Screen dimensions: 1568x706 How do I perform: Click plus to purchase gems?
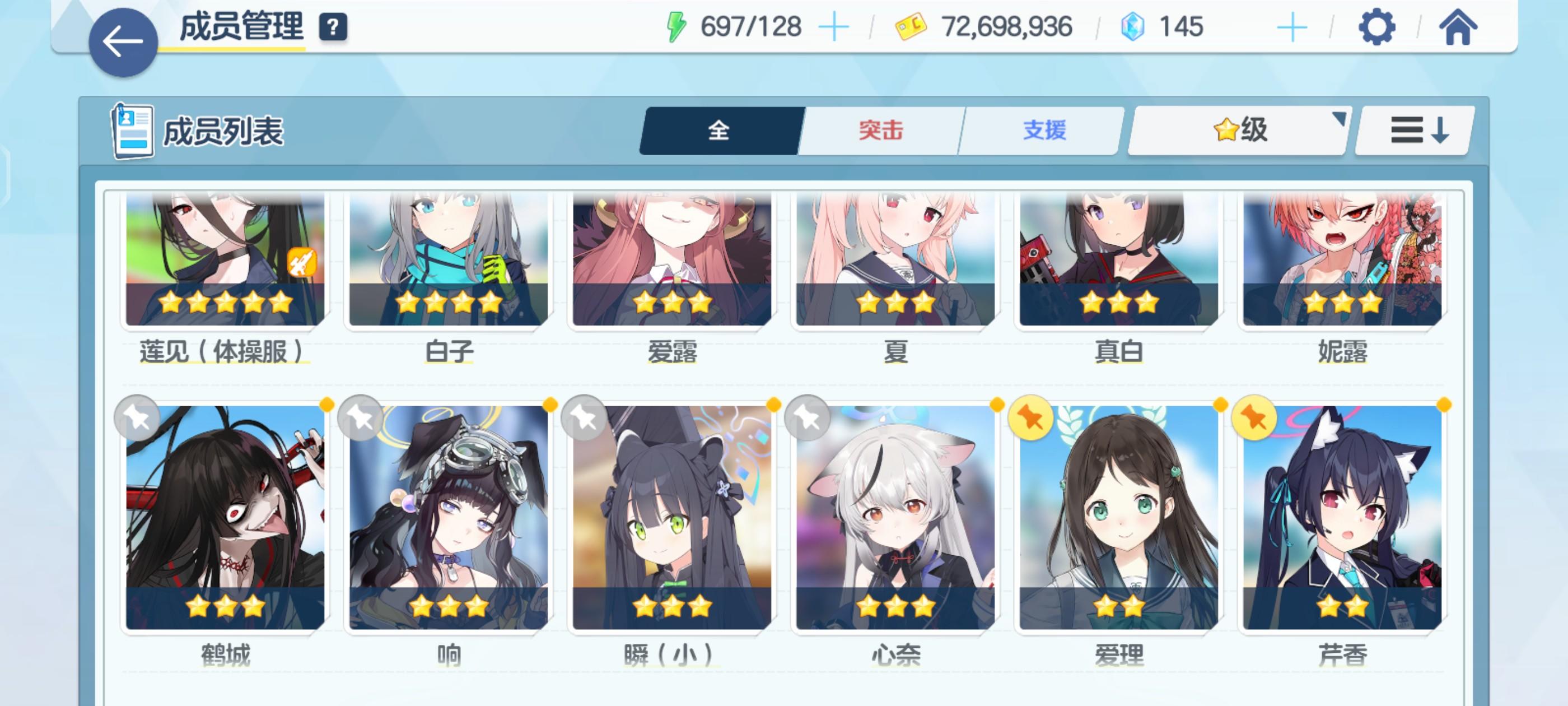[x=1293, y=26]
